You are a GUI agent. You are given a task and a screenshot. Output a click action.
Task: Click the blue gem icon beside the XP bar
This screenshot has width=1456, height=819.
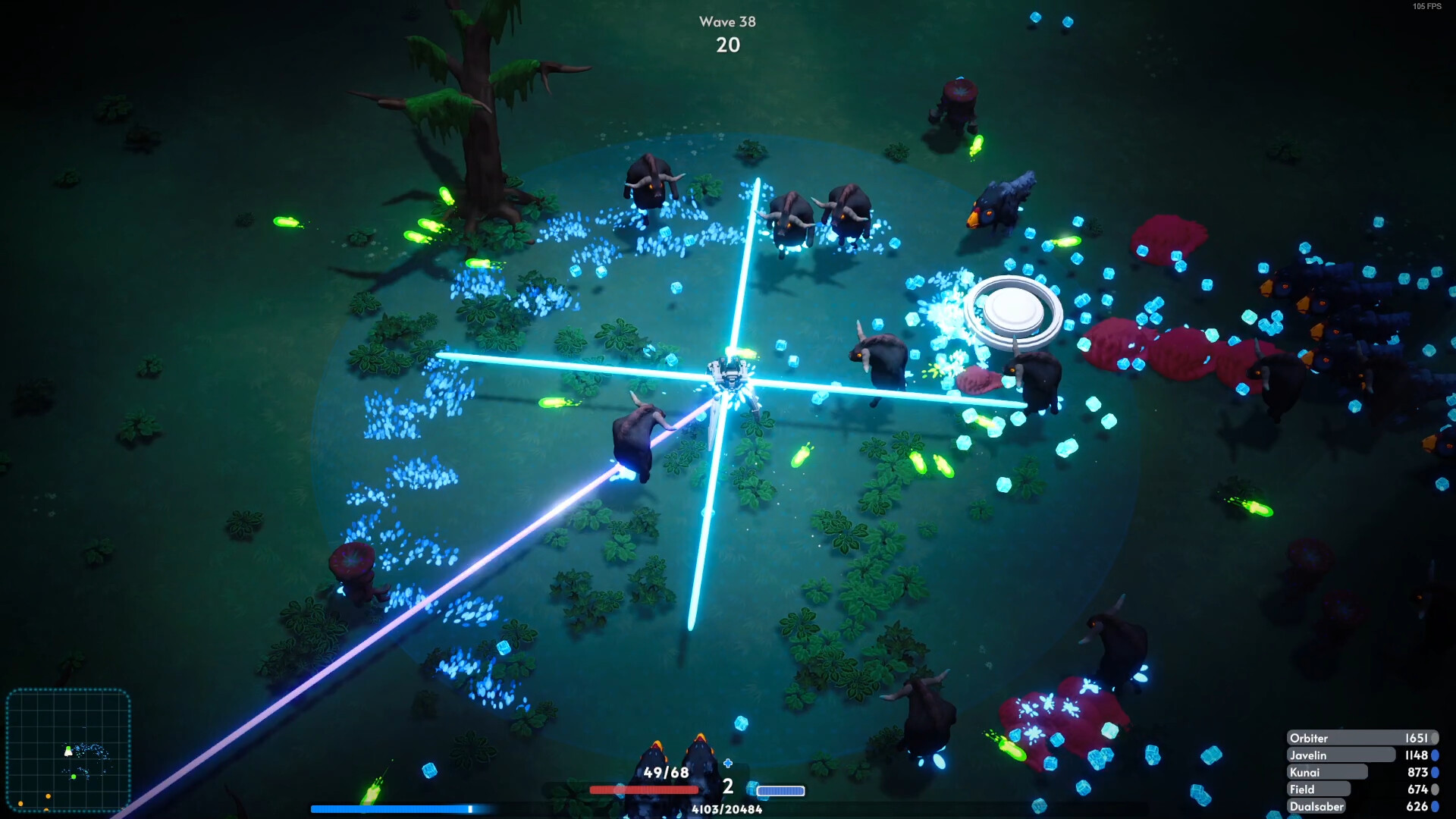pos(752,790)
